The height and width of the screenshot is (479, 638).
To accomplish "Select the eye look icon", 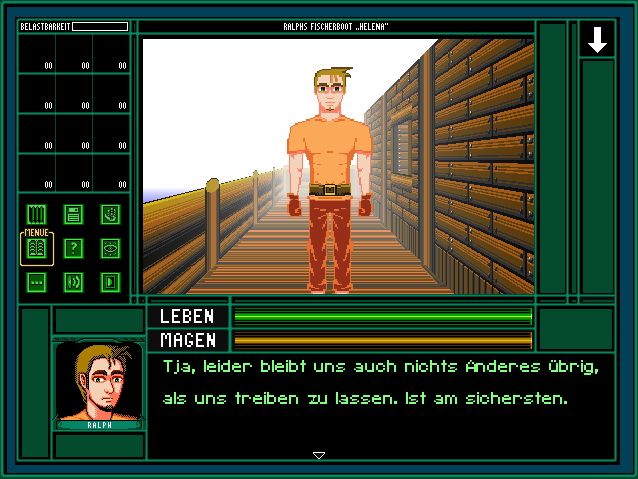I will pyautogui.click(x=109, y=248).
